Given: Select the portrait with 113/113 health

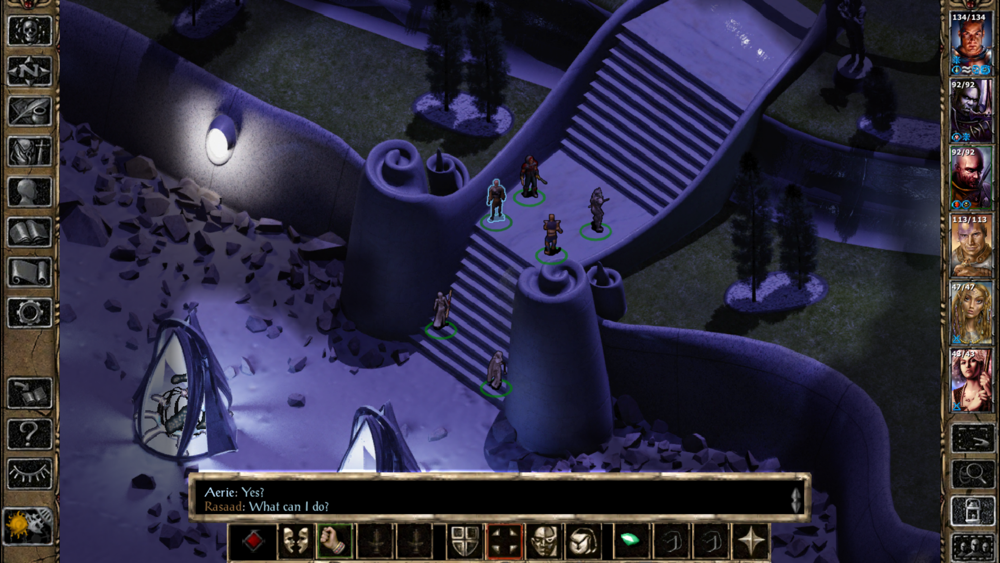Looking at the screenshot, I should (x=971, y=244).
